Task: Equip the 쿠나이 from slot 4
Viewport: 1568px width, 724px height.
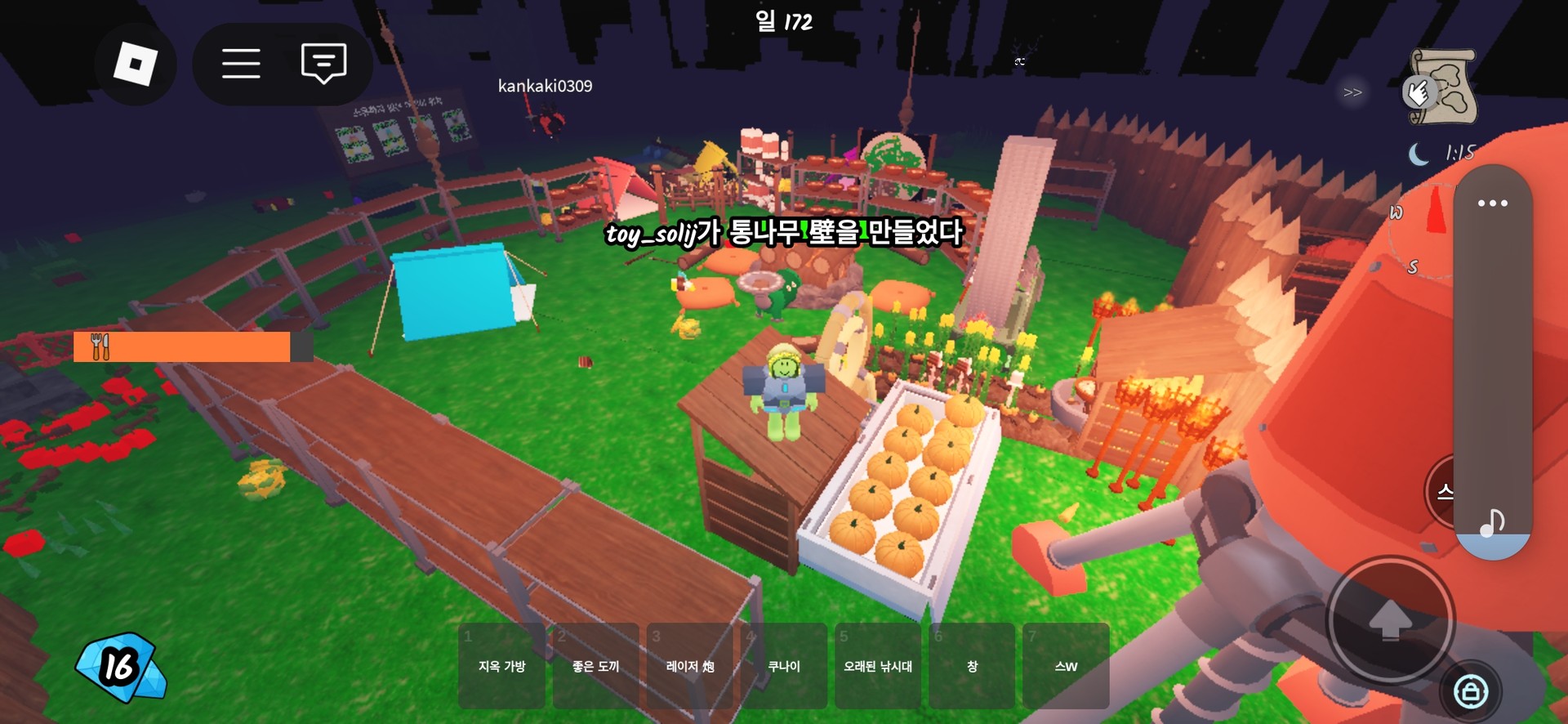Action: [785, 666]
